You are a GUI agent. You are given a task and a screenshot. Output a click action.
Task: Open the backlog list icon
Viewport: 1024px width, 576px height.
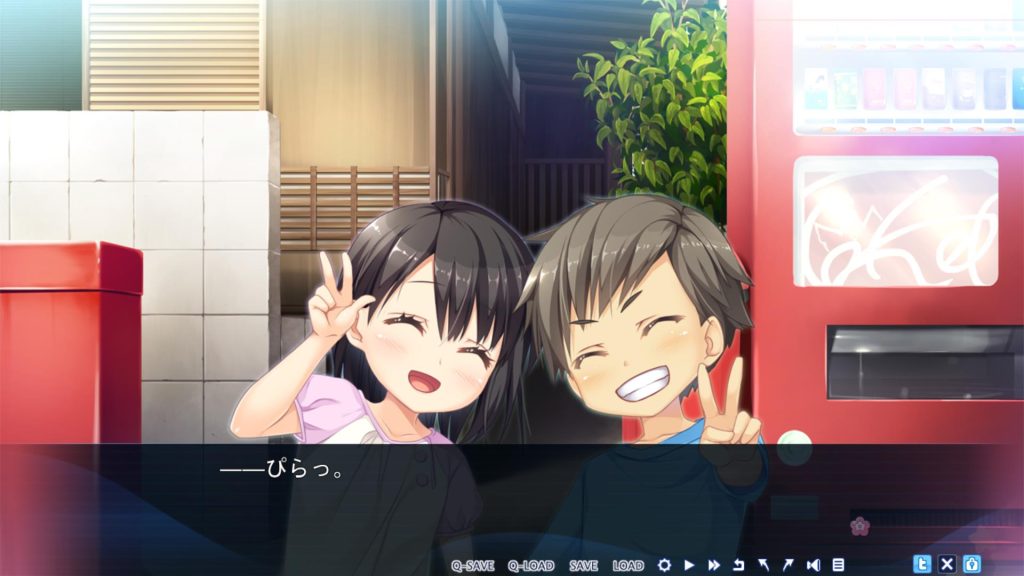pyautogui.click(x=838, y=565)
